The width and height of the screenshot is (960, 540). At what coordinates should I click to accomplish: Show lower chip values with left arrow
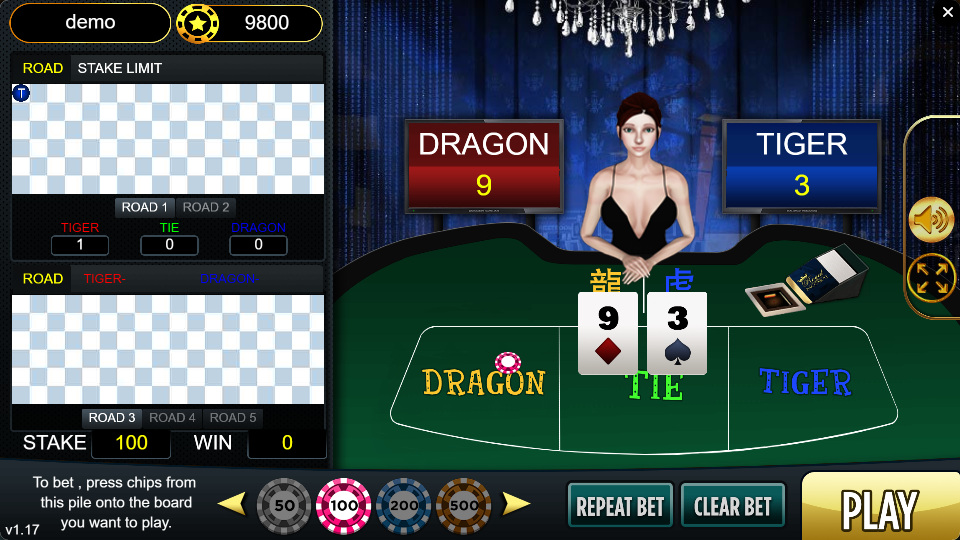click(232, 503)
